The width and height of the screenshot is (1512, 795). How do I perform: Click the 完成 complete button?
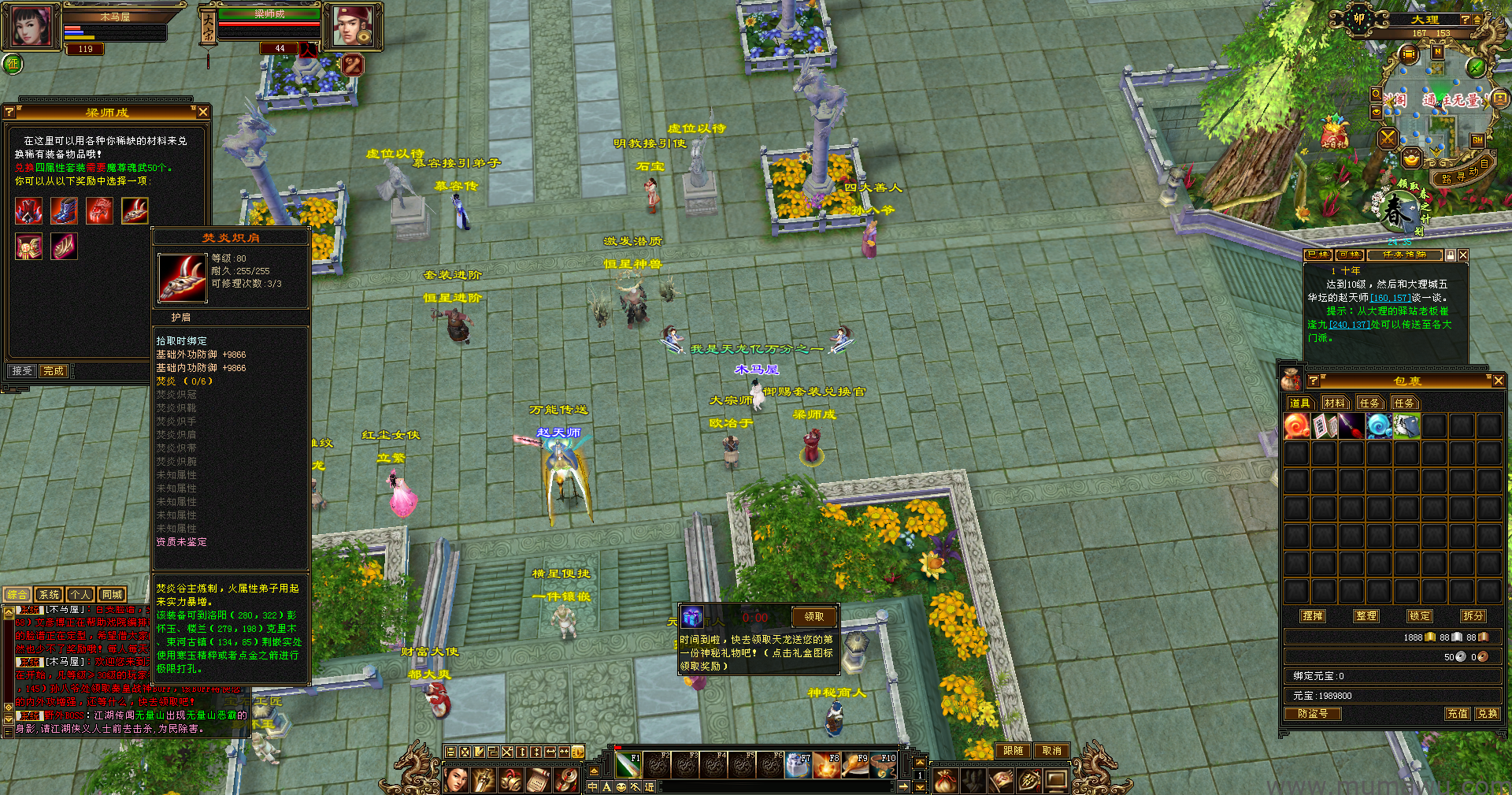54,370
